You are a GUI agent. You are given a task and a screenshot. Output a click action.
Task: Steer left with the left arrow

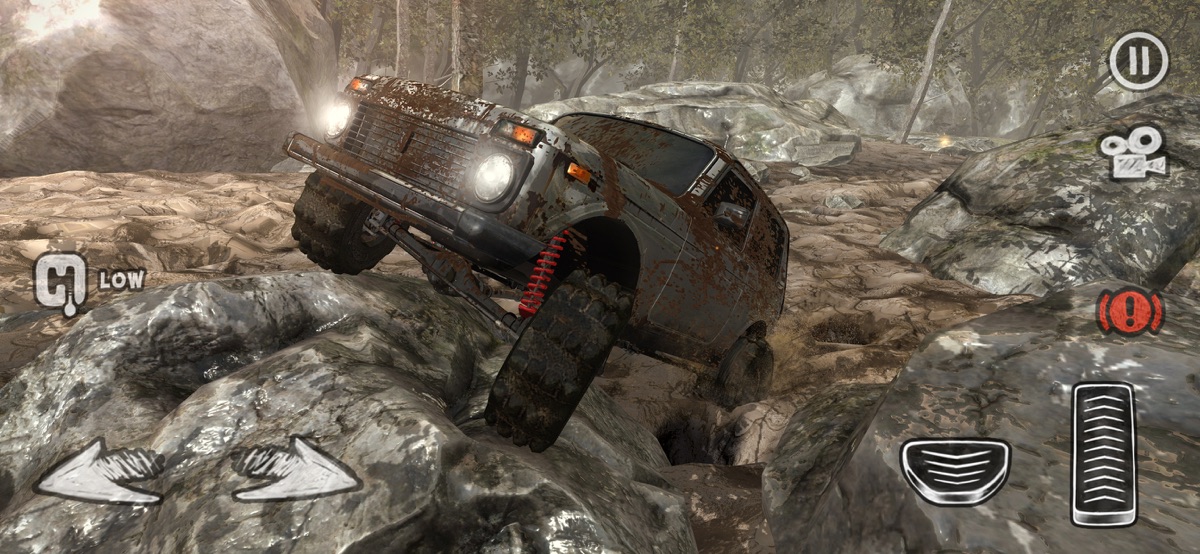pos(99,471)
